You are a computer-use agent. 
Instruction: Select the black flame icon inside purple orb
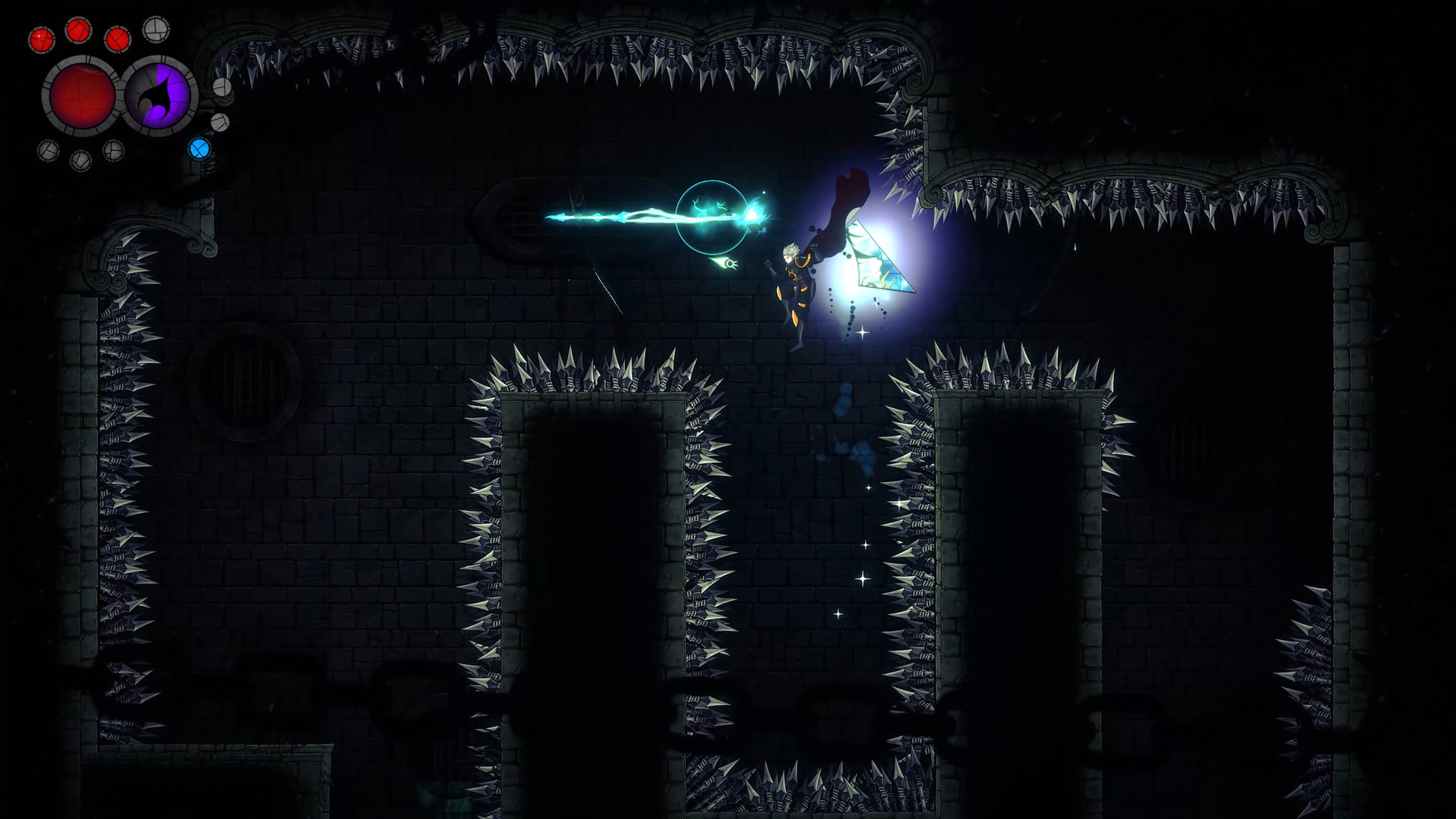click(157, 96)
